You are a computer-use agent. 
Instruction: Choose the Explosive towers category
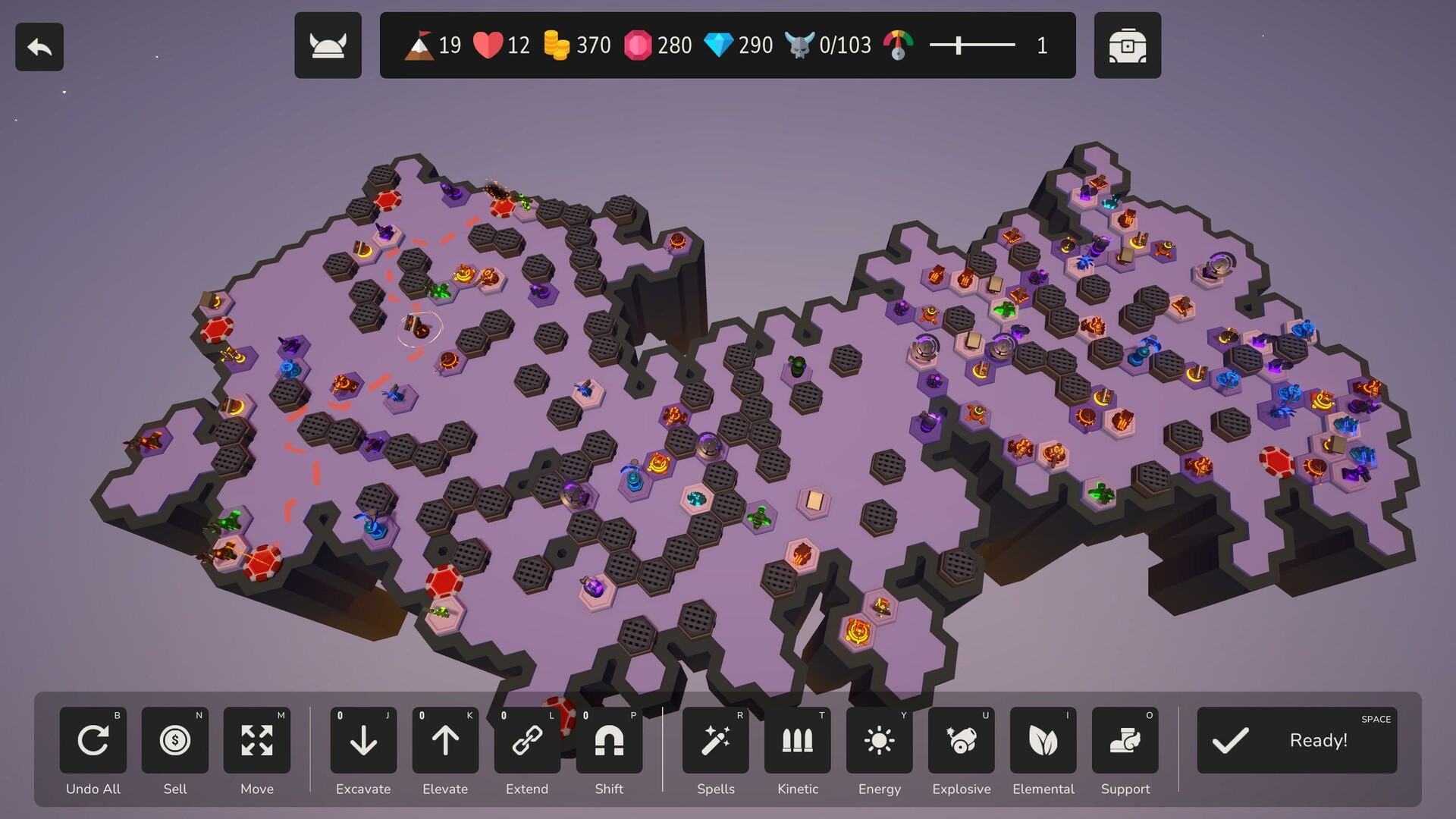click(962, 740)
